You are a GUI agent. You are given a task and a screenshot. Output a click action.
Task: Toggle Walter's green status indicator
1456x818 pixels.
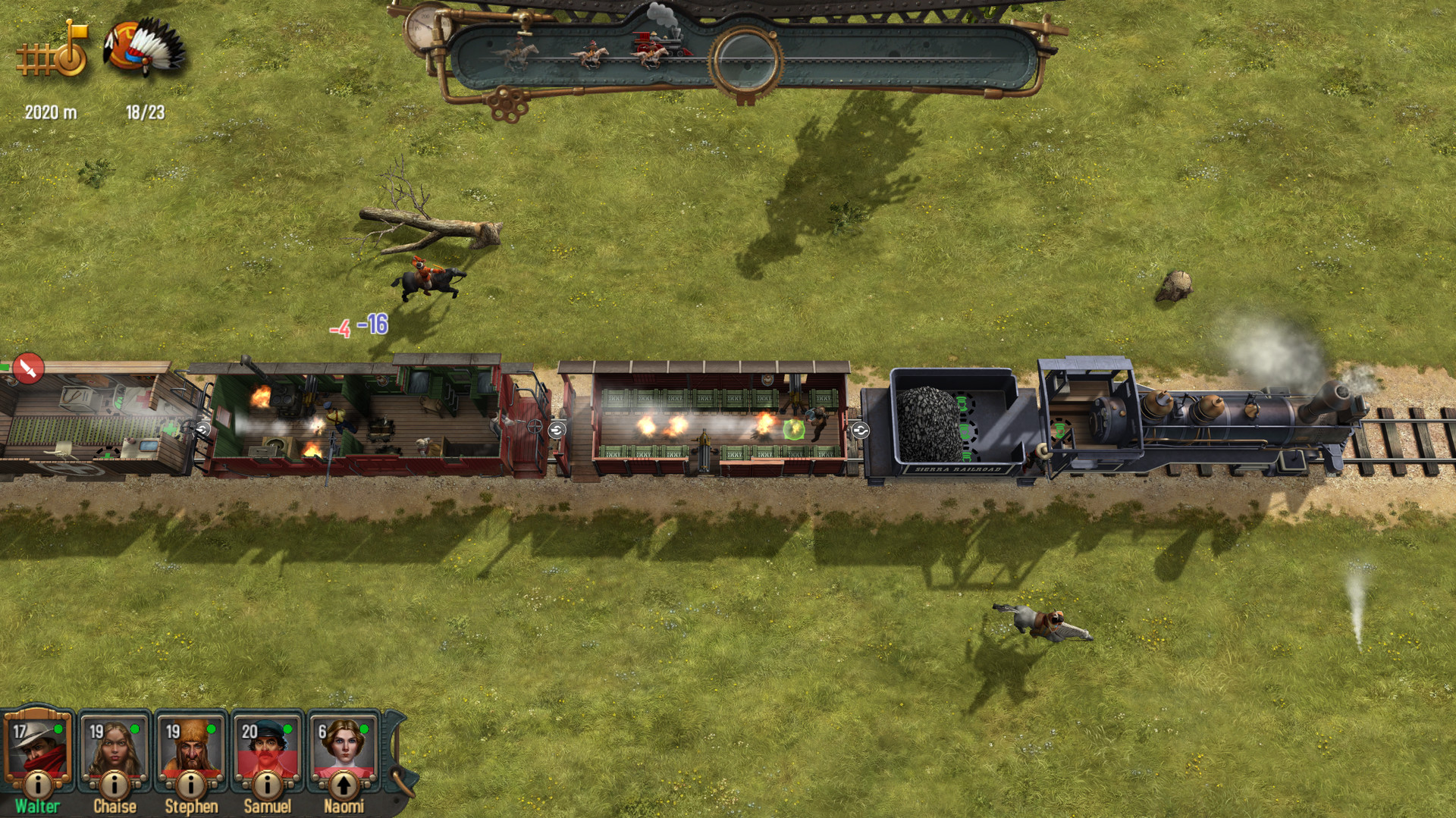pyautogui.click(x=58, y=729)
